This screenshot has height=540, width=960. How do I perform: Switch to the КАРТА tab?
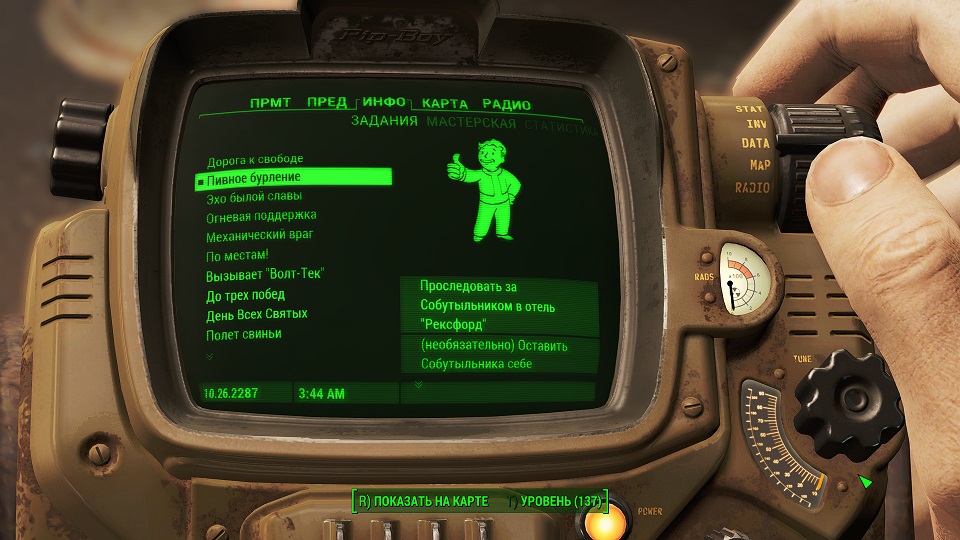tap(445, 104)
